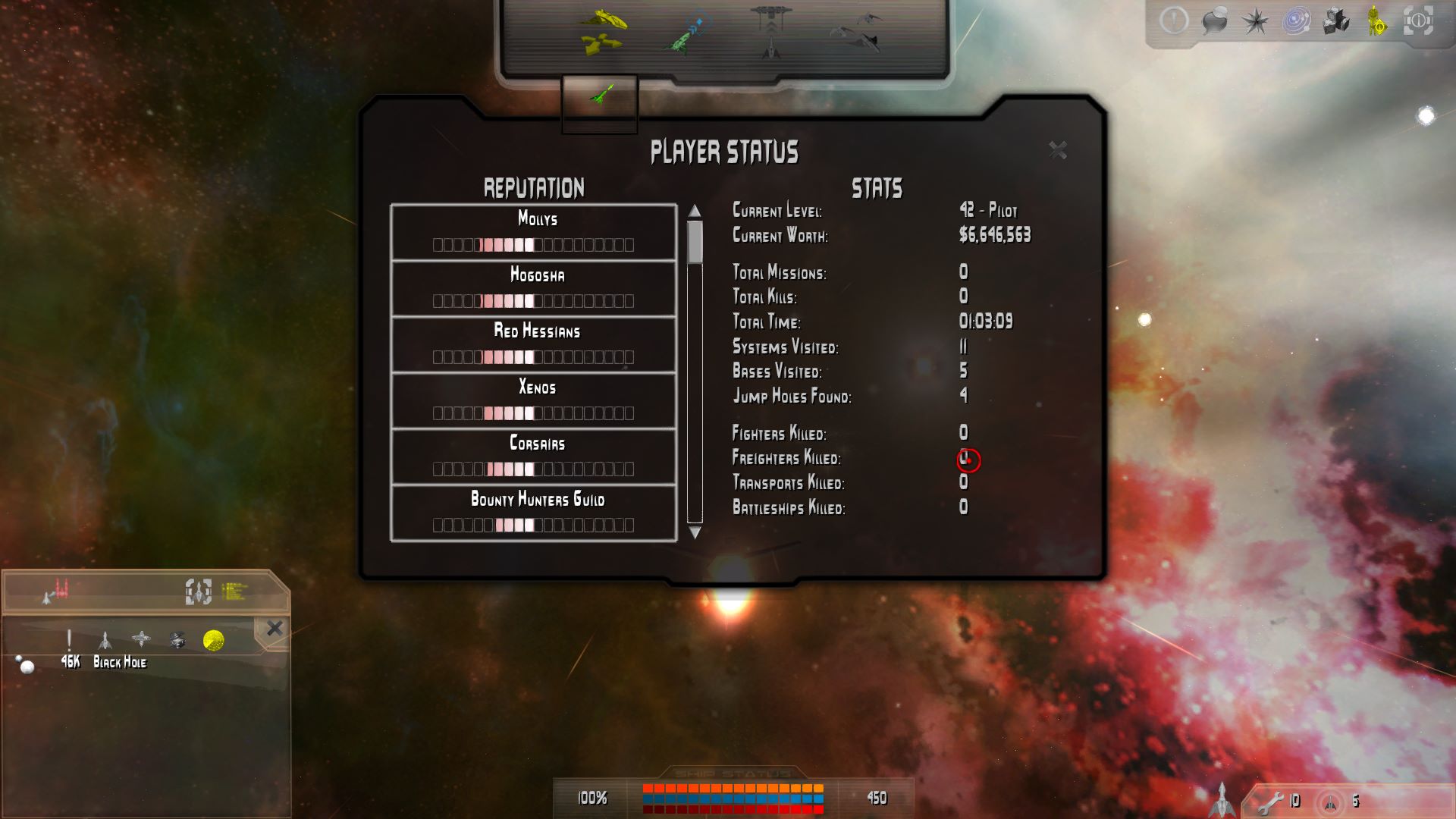Close the Player Status window
The image size is (1456, 819).
(x=1057, y=150)
